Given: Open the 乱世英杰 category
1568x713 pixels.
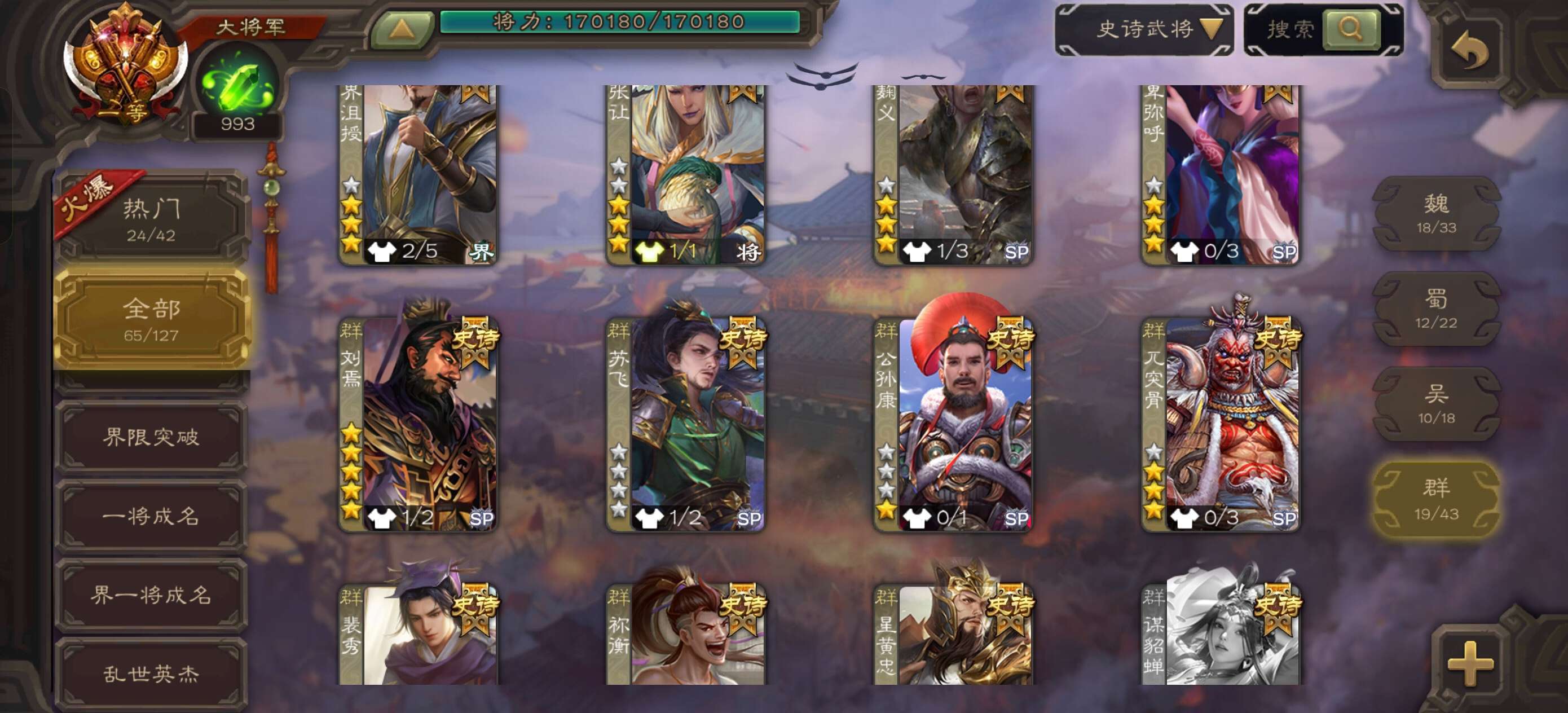Looking at the screenshot, I should (x=151, y=674).
